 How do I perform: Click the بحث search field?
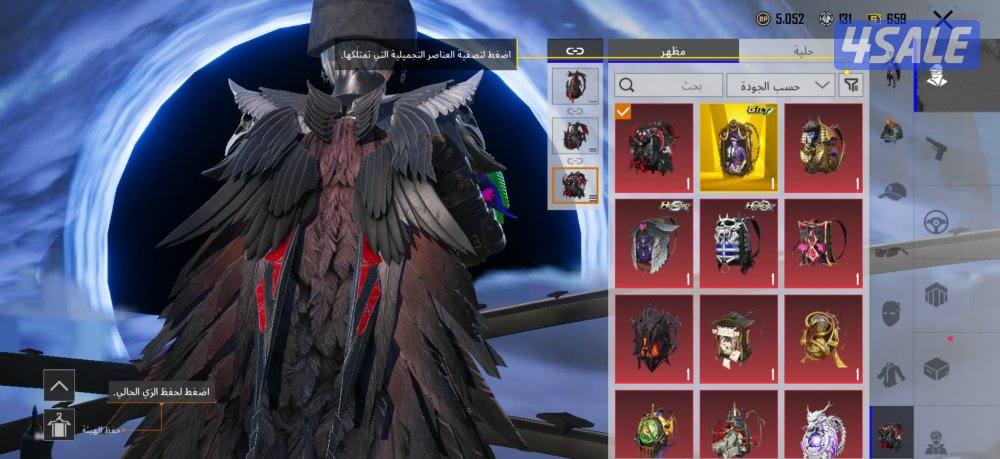668,85
